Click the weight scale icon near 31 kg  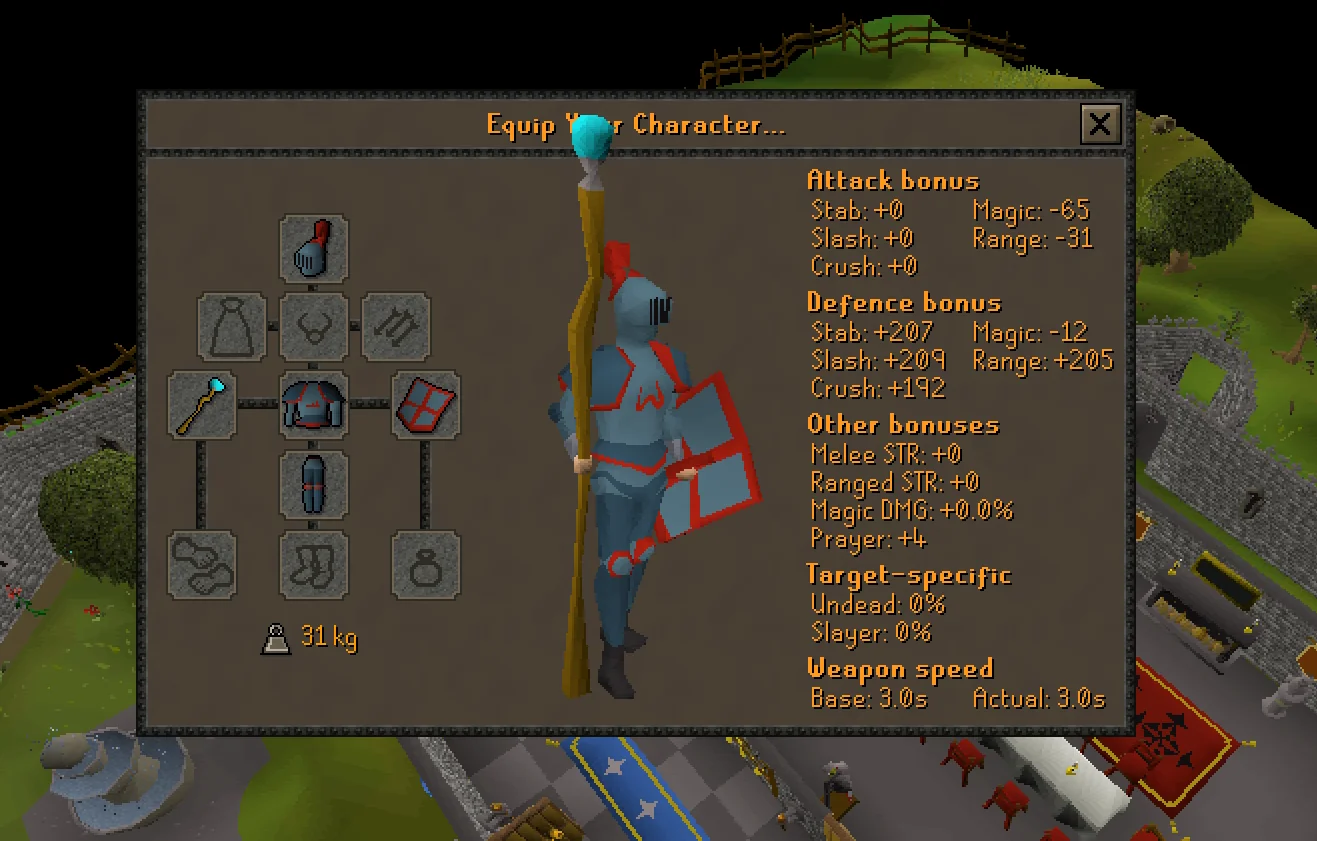coord(275,637)
